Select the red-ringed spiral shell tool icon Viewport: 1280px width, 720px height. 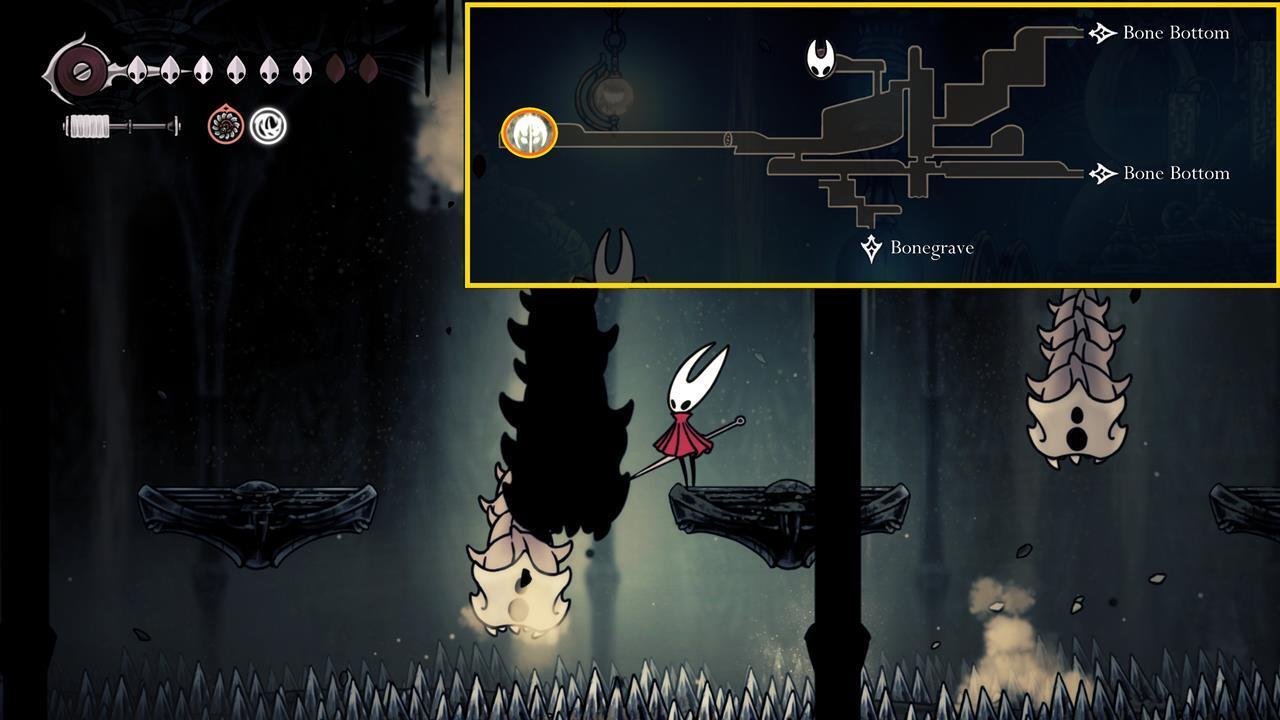click(226, 126)
